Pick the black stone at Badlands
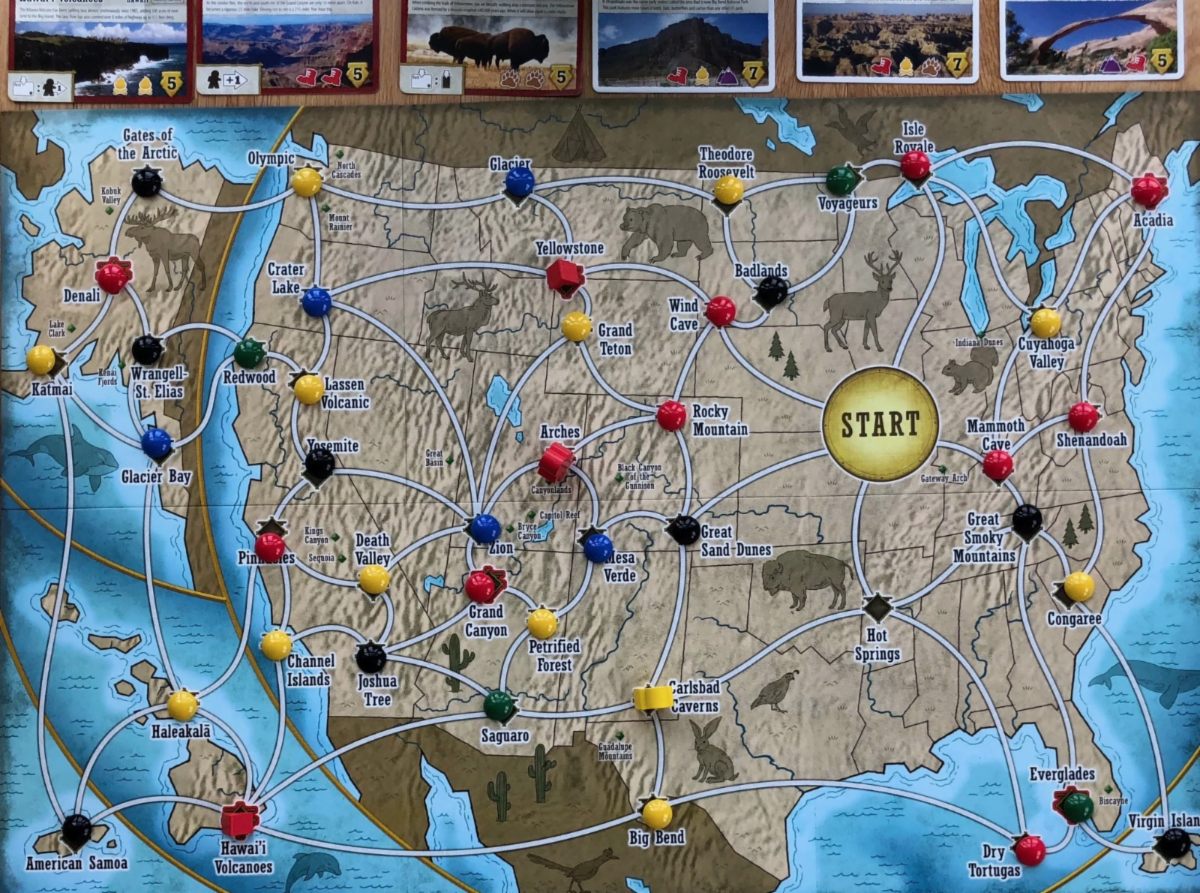 [x=772, y=291]
